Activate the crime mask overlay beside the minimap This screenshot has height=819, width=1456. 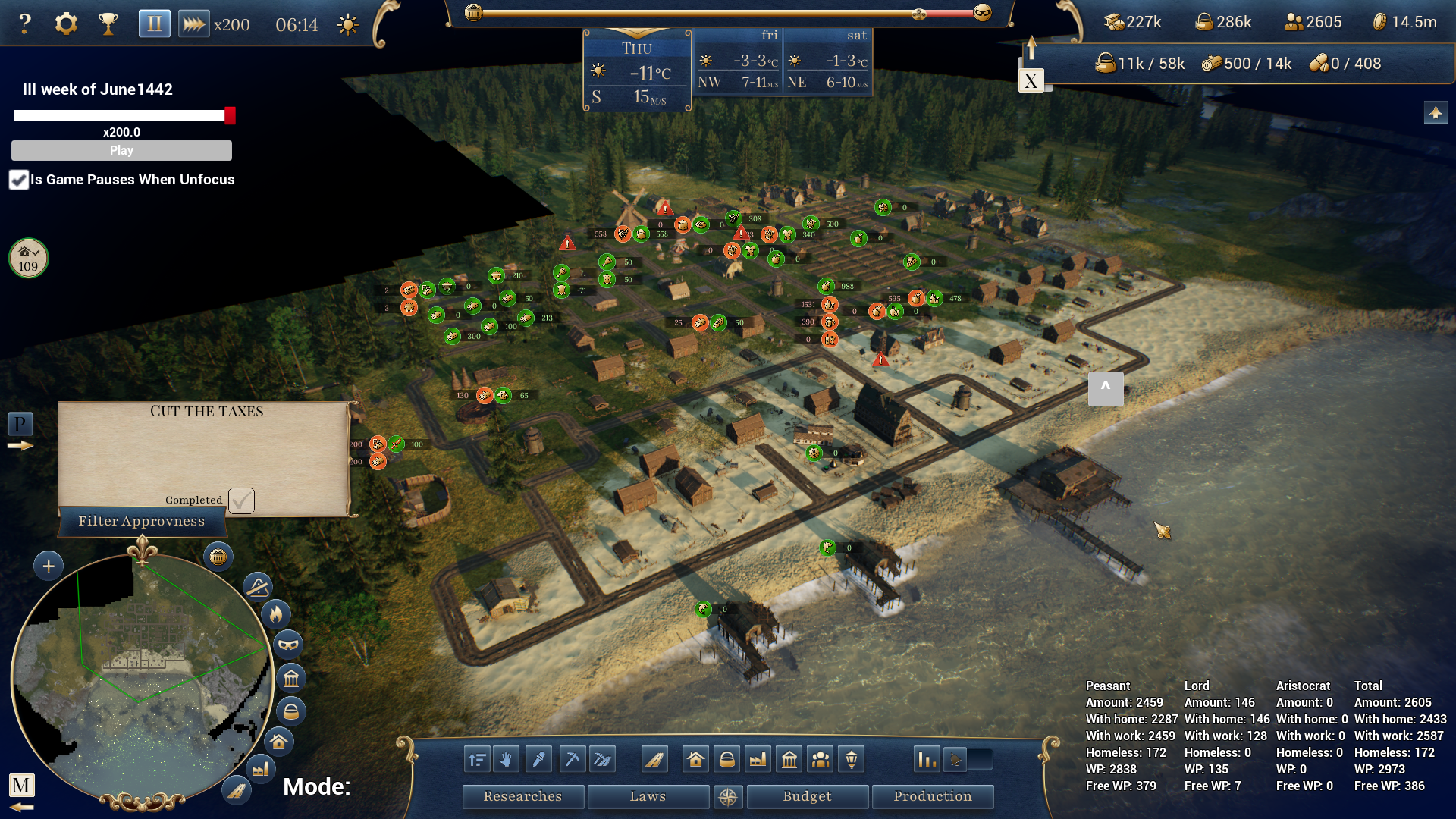(288, 645)
